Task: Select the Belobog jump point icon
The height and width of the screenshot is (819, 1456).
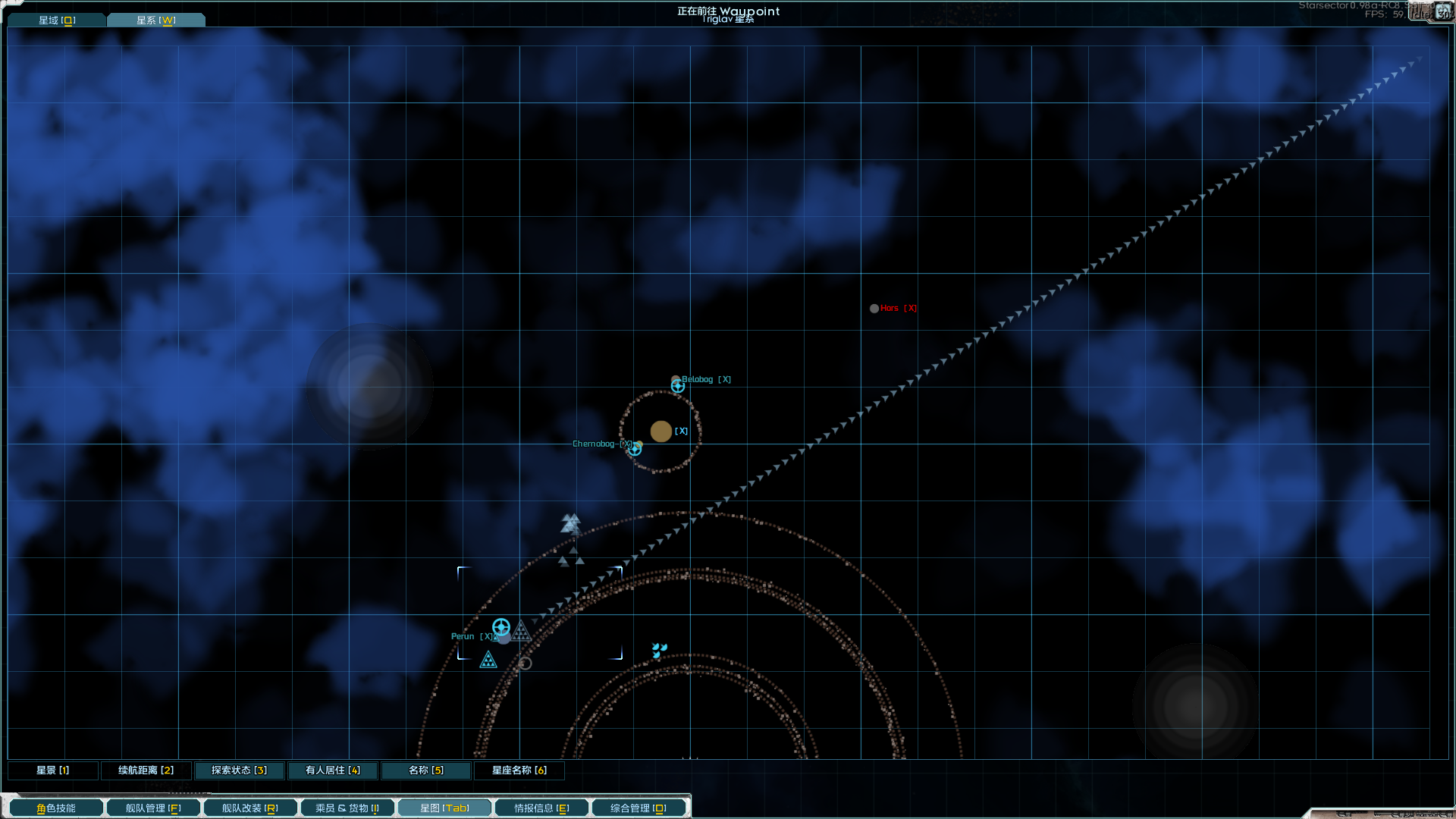Action: [678, 386]
